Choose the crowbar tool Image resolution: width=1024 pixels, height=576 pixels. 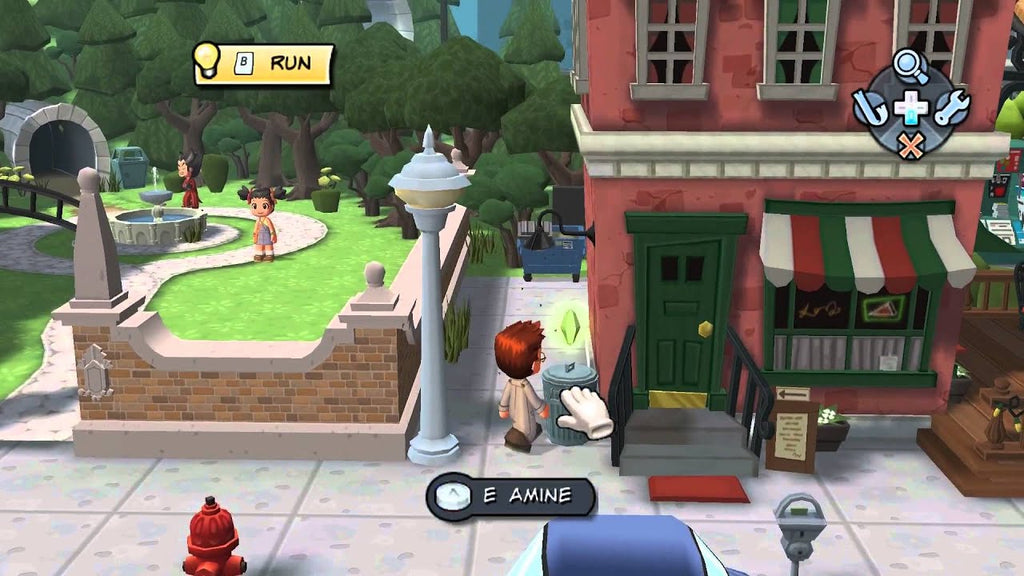click(868, 107)
